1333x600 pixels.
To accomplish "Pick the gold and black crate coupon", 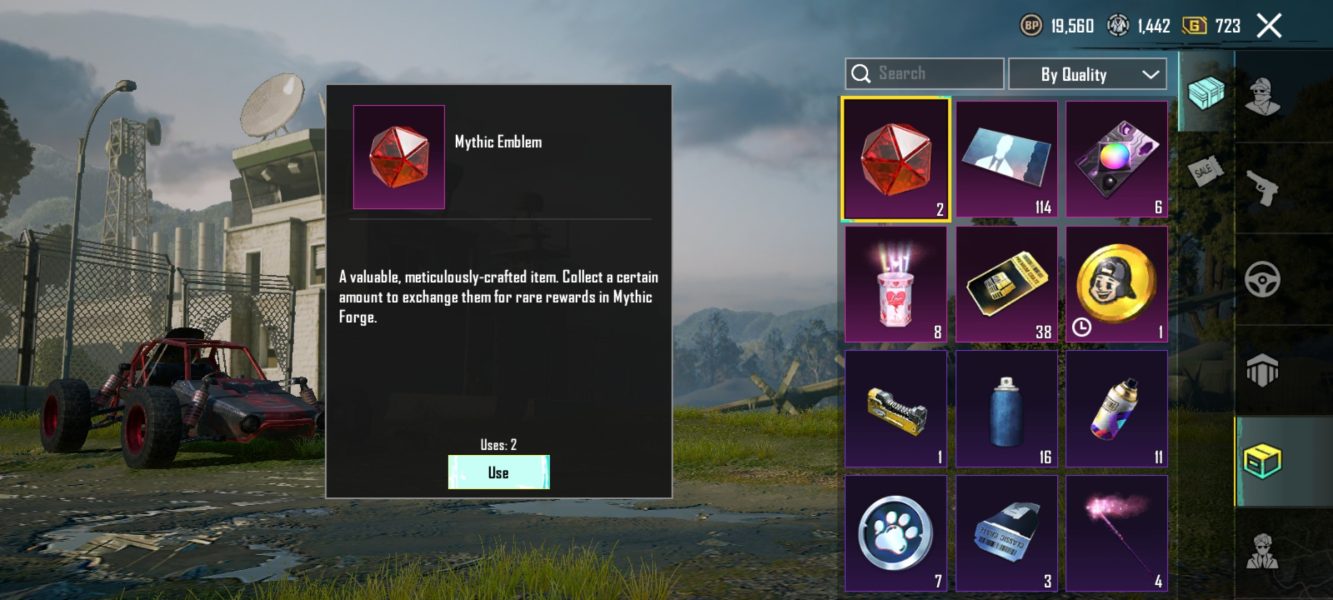I will pos(1006,284).
